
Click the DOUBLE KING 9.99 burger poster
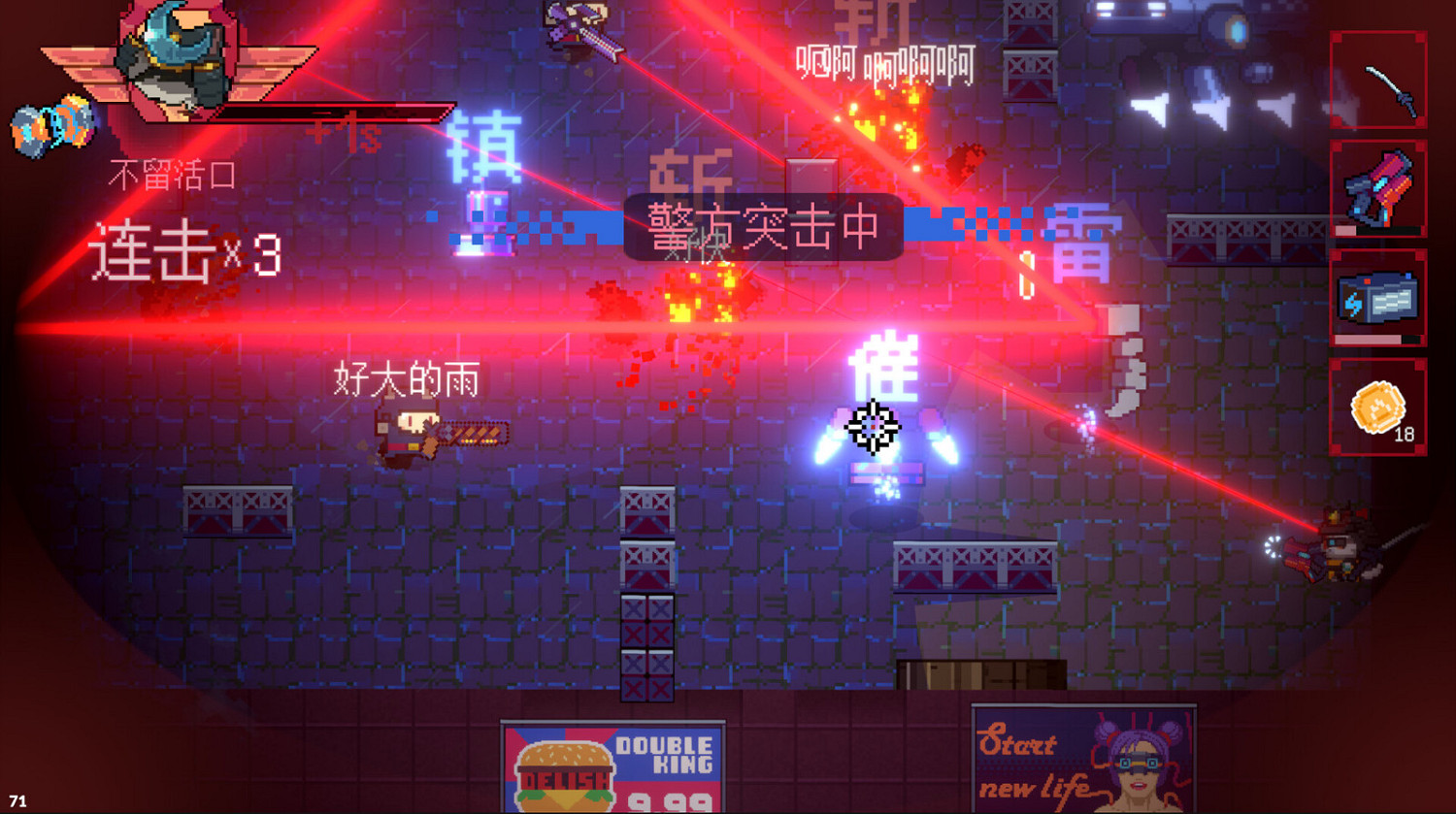coord(614,768)
